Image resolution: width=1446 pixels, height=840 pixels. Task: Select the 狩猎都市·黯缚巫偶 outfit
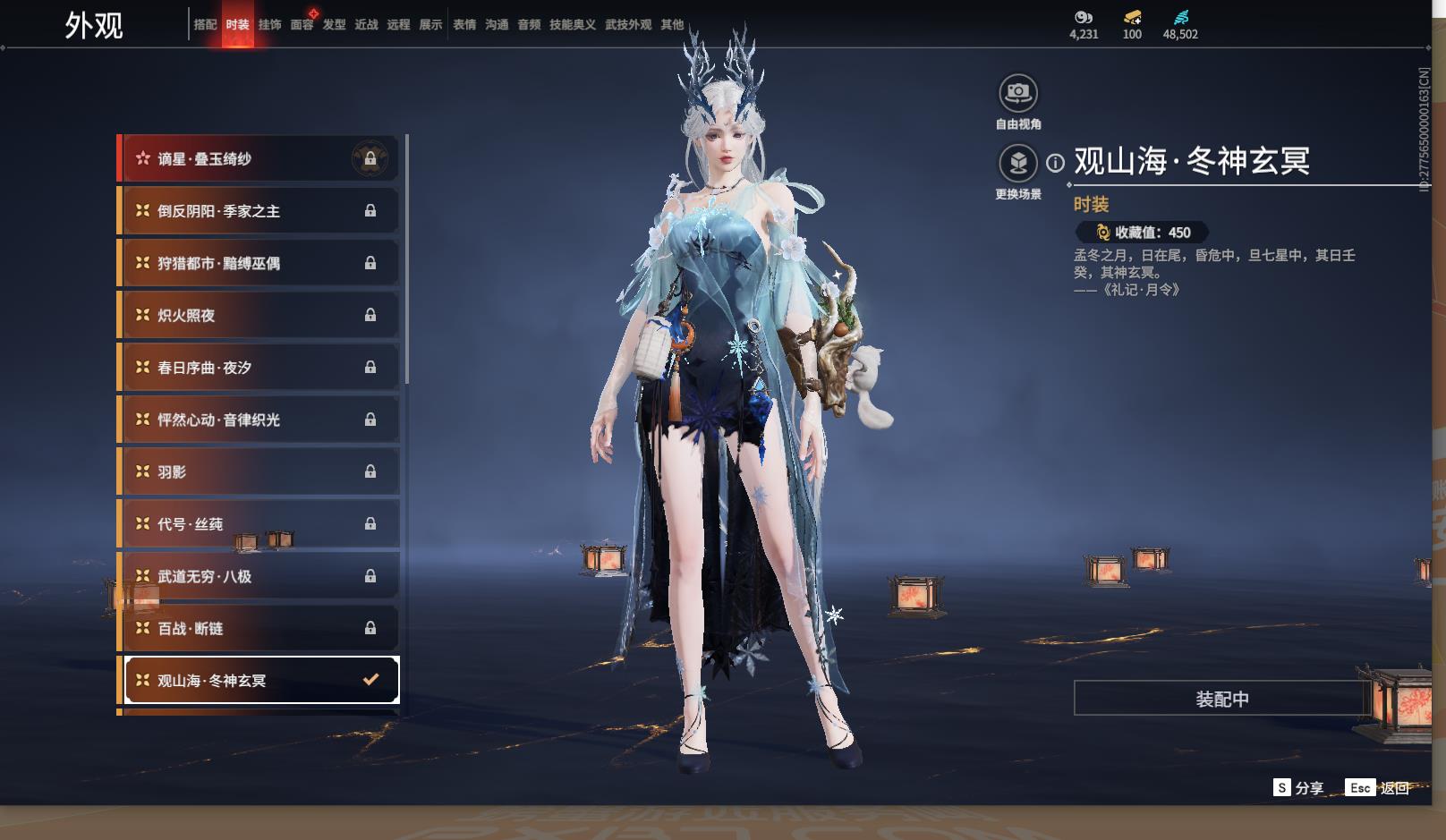pos(259,263)
